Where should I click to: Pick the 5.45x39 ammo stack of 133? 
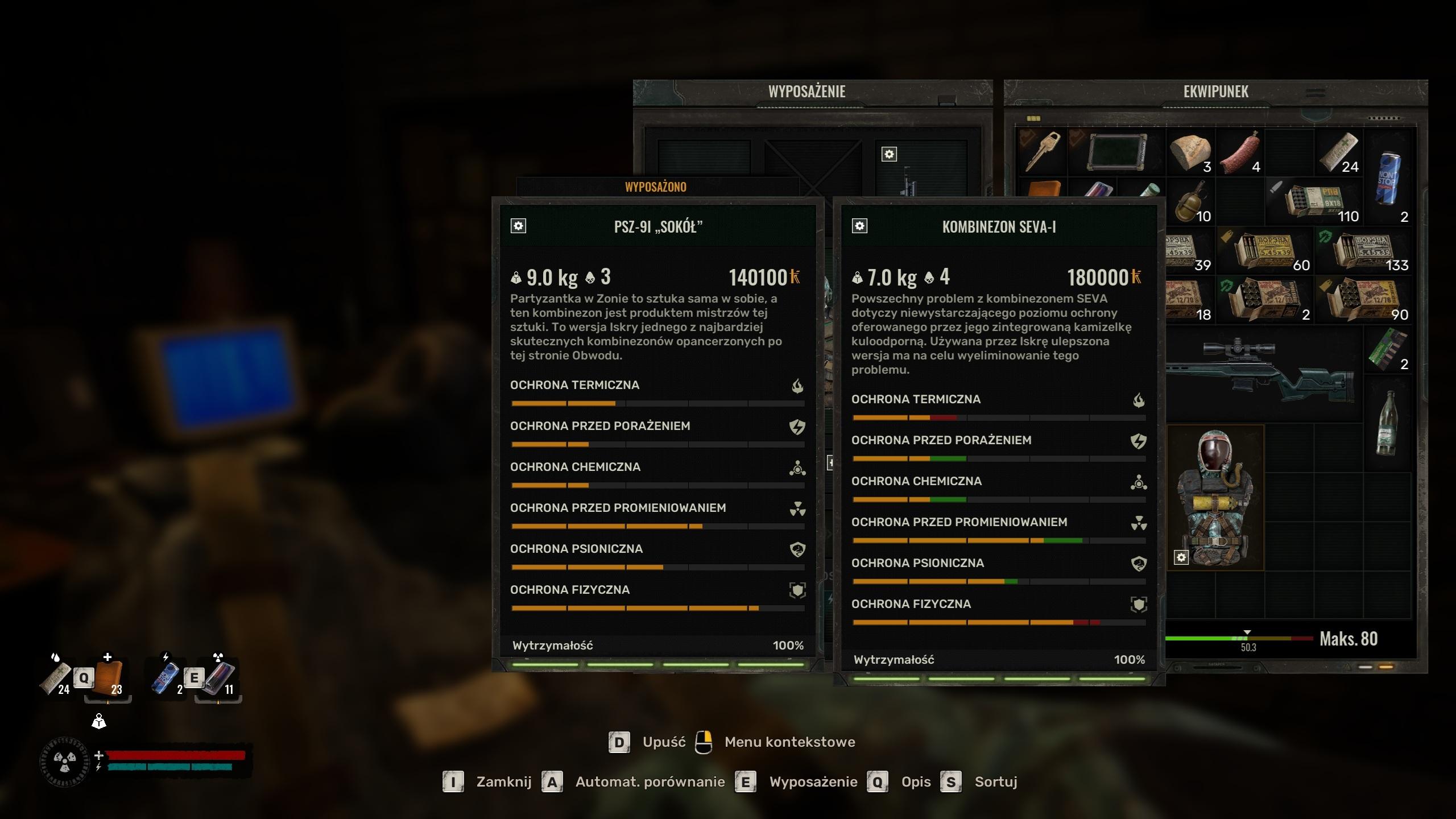pos(1363,250)
